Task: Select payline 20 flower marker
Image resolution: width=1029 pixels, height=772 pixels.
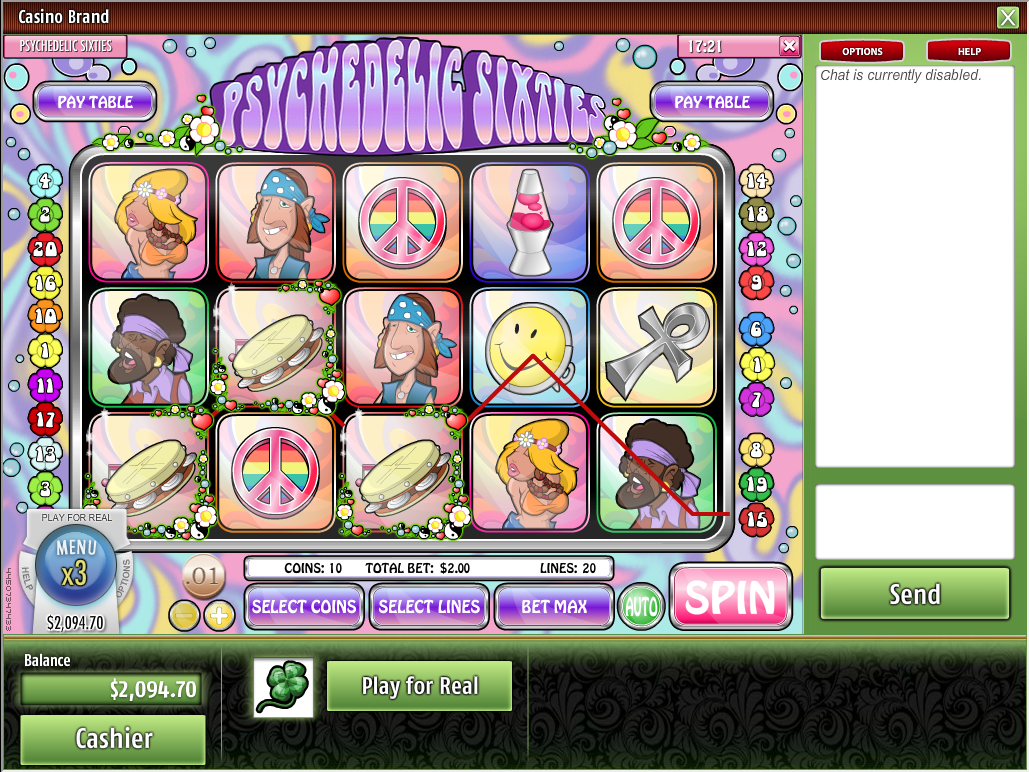Action: (x=45, y=248)
